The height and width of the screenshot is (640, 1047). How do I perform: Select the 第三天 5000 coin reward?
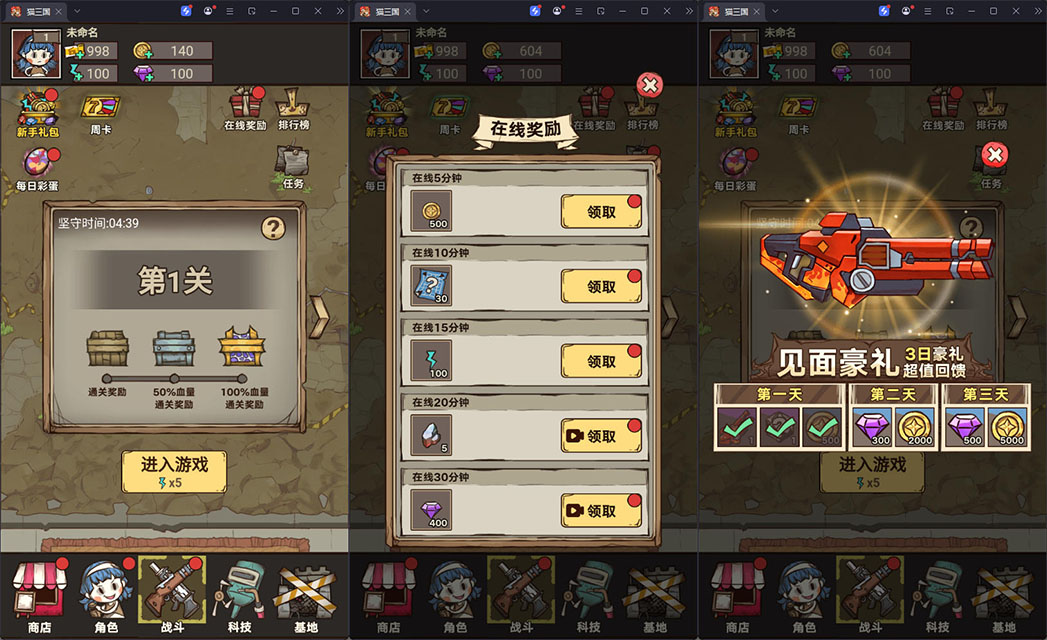[x=1008, y=427]
